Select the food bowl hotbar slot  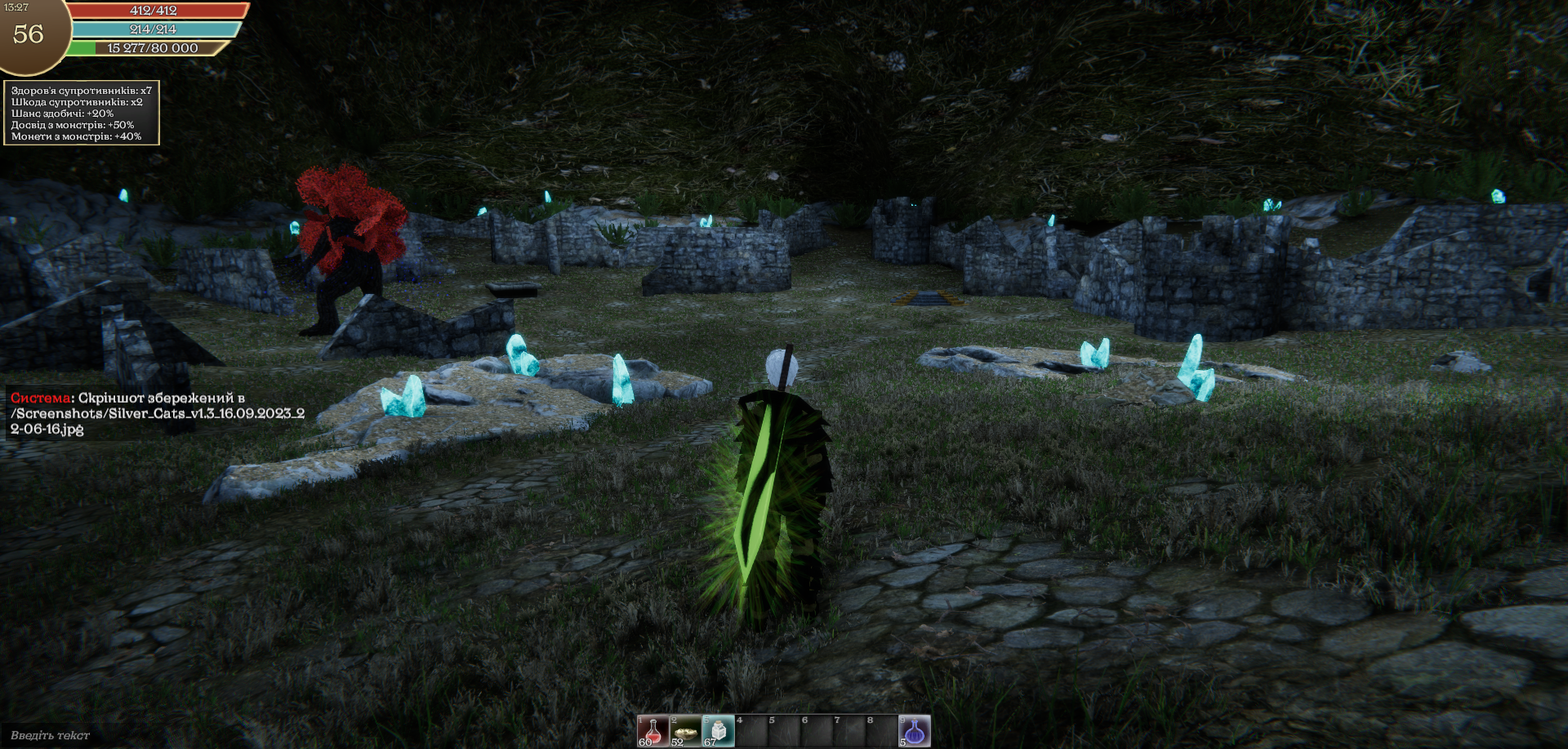(x=685, y=731)
